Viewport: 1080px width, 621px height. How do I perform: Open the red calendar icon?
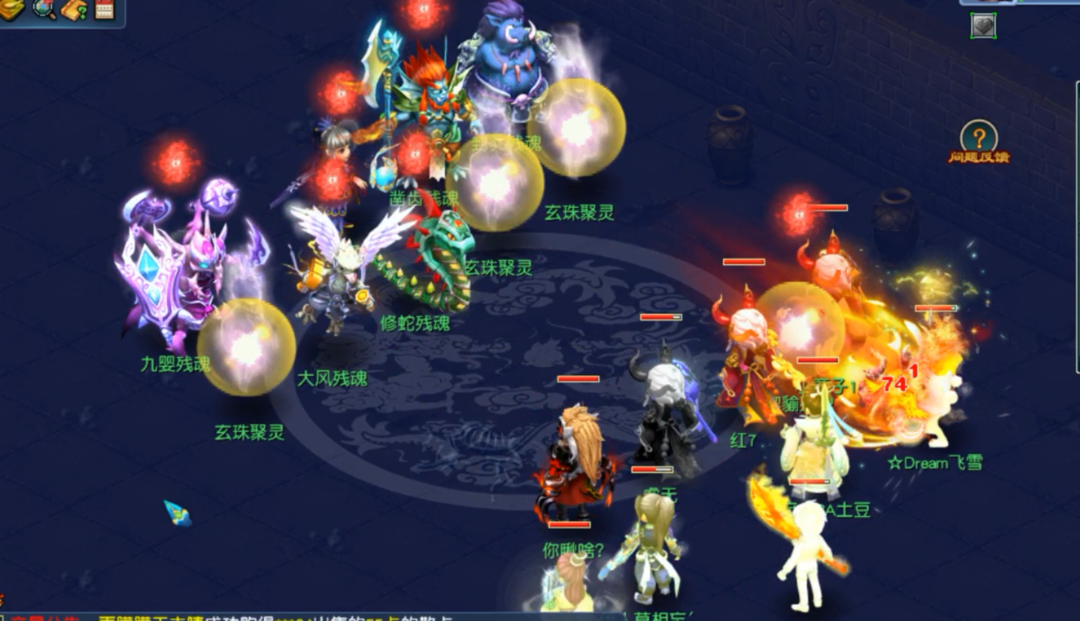pyautogui.click(x=104, y=10)
